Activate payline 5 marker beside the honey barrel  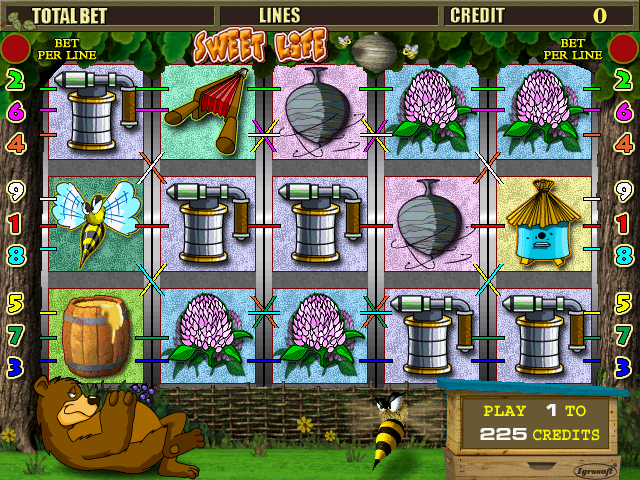(15, 300)
